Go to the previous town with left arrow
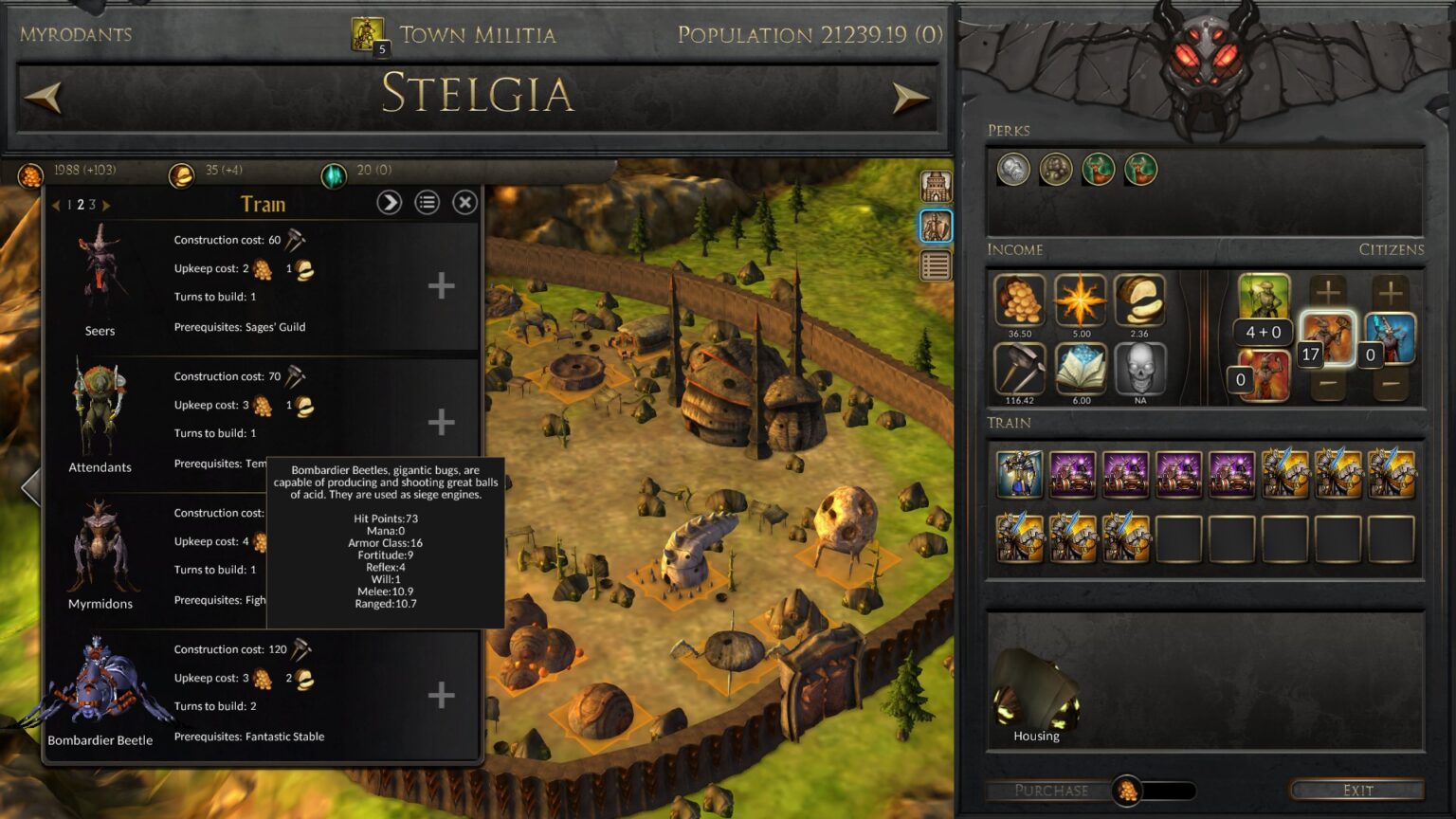This screenshot has width=1456, height=819. pos(44,96)
